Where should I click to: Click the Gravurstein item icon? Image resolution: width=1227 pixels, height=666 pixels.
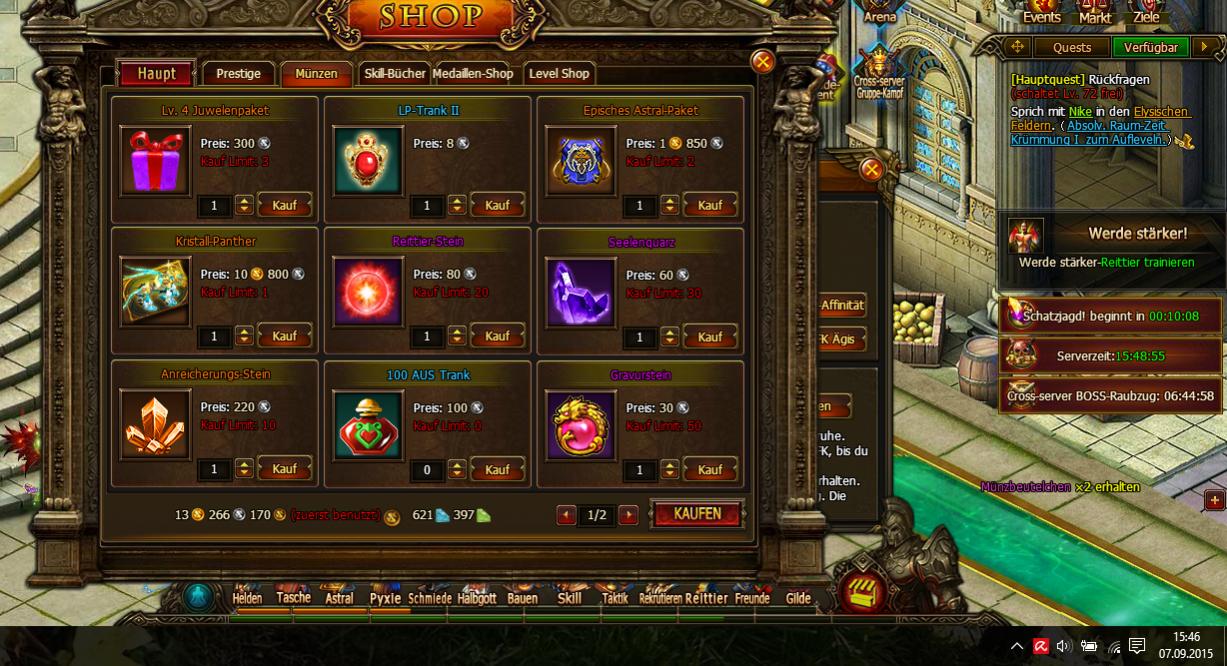pyautogui.click(x=581, y=425)
